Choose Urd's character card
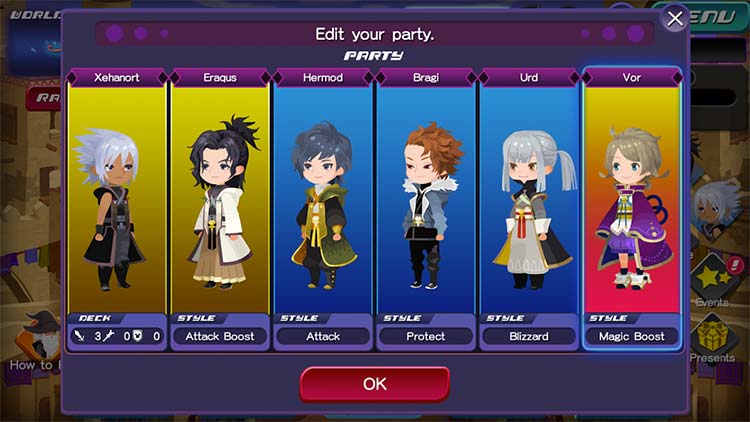The width and height of the screenshot is (750, 422). pos(529,200)
